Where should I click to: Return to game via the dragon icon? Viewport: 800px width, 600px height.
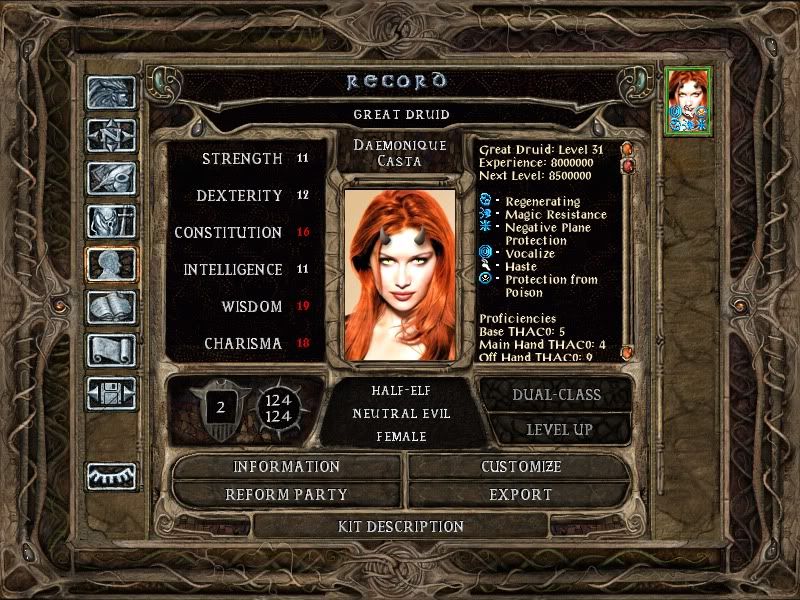[x=111, y=92]
